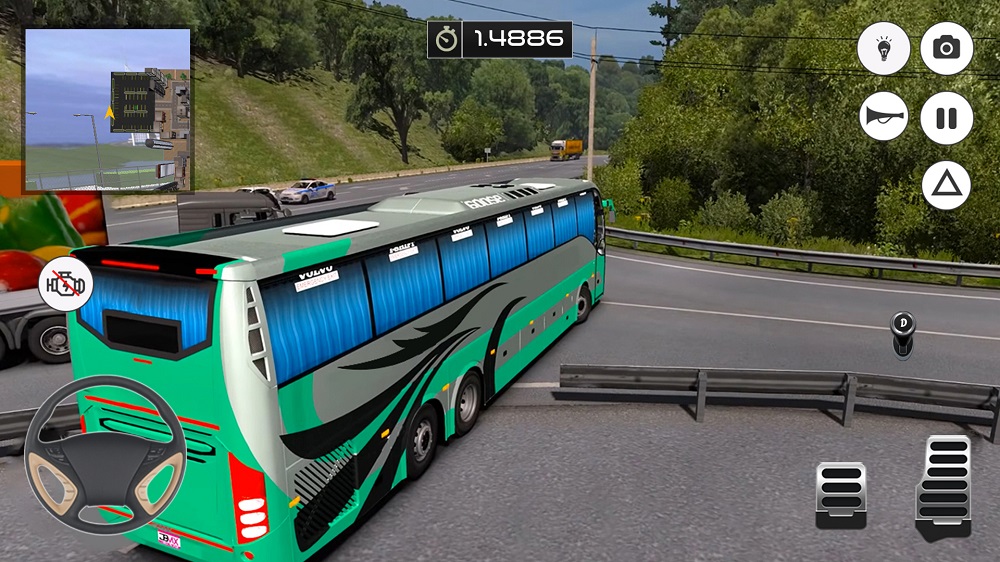Viewport: 1000px width, 562px height.
Task: Toggle the headlights with the lightbulb button
Action: 884,48
